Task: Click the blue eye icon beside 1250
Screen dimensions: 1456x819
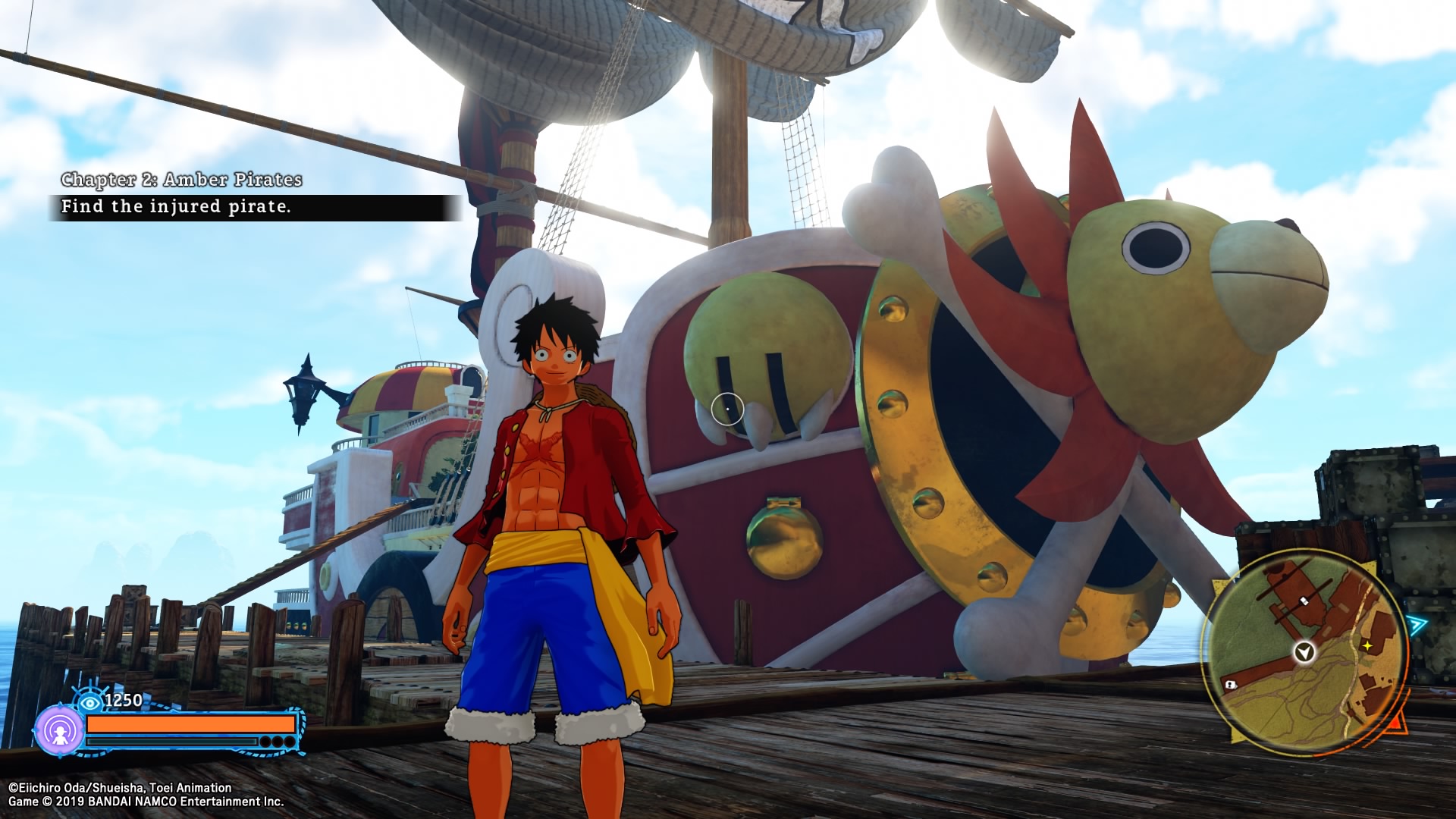Action: [89, 703]
